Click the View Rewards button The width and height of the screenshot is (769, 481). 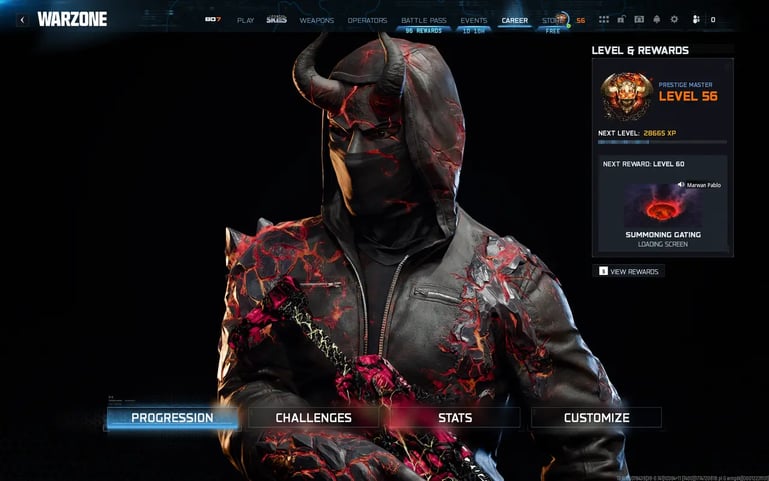click(x=628, y=271)
